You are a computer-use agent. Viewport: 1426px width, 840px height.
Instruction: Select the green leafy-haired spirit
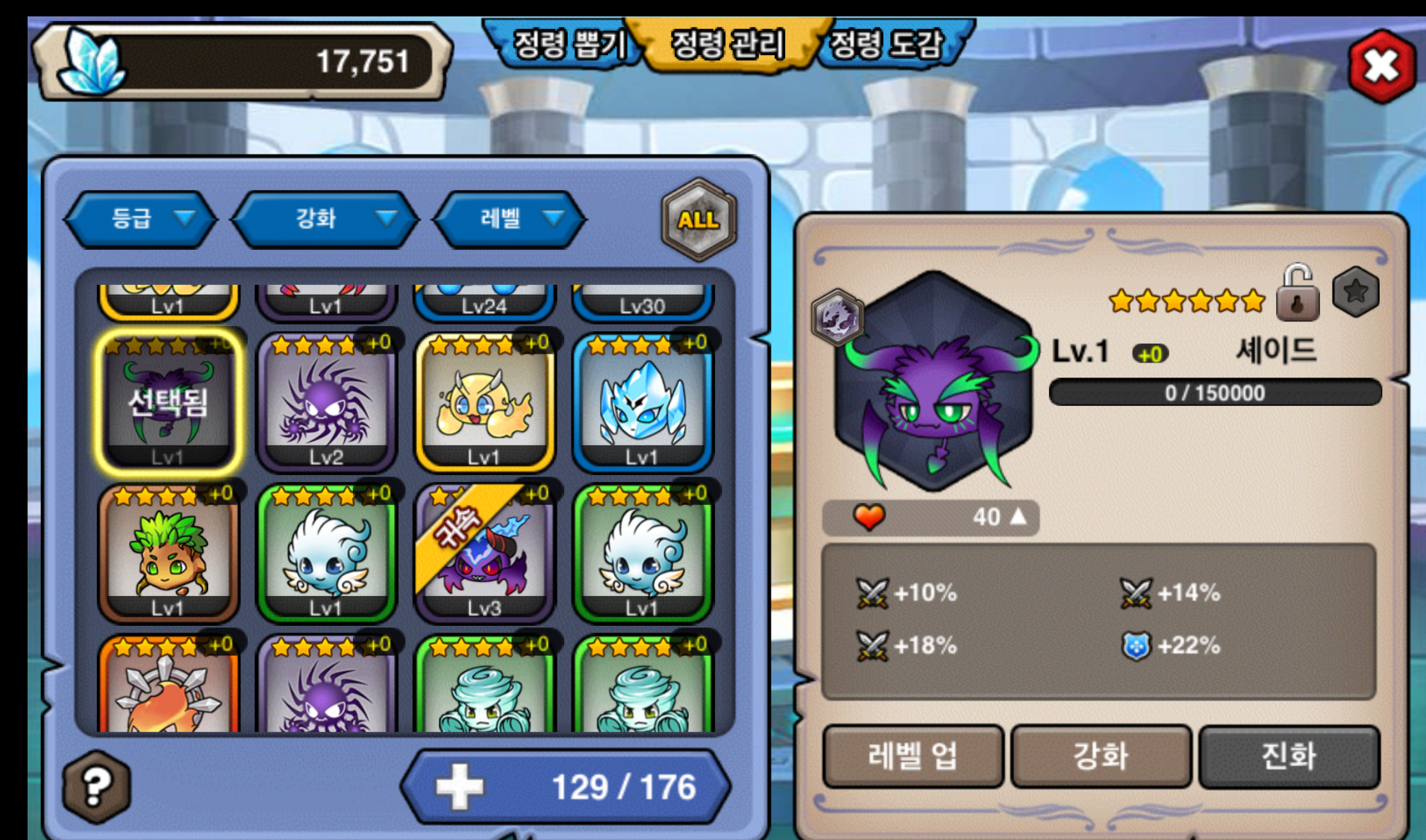168,554
